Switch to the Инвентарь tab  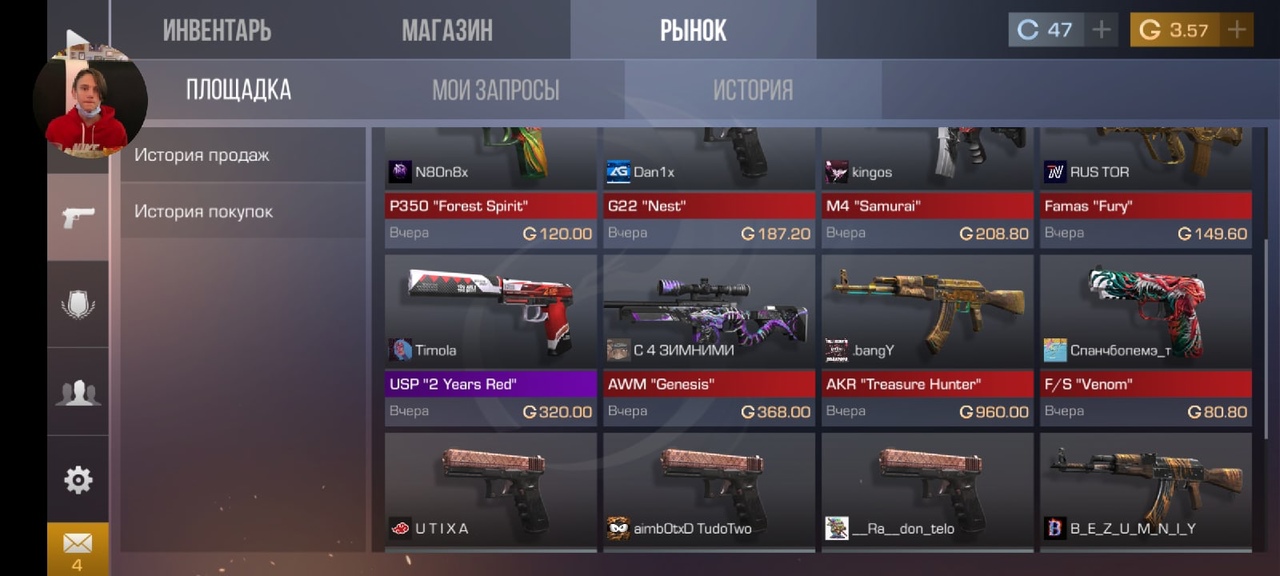(x=217, y=30)
